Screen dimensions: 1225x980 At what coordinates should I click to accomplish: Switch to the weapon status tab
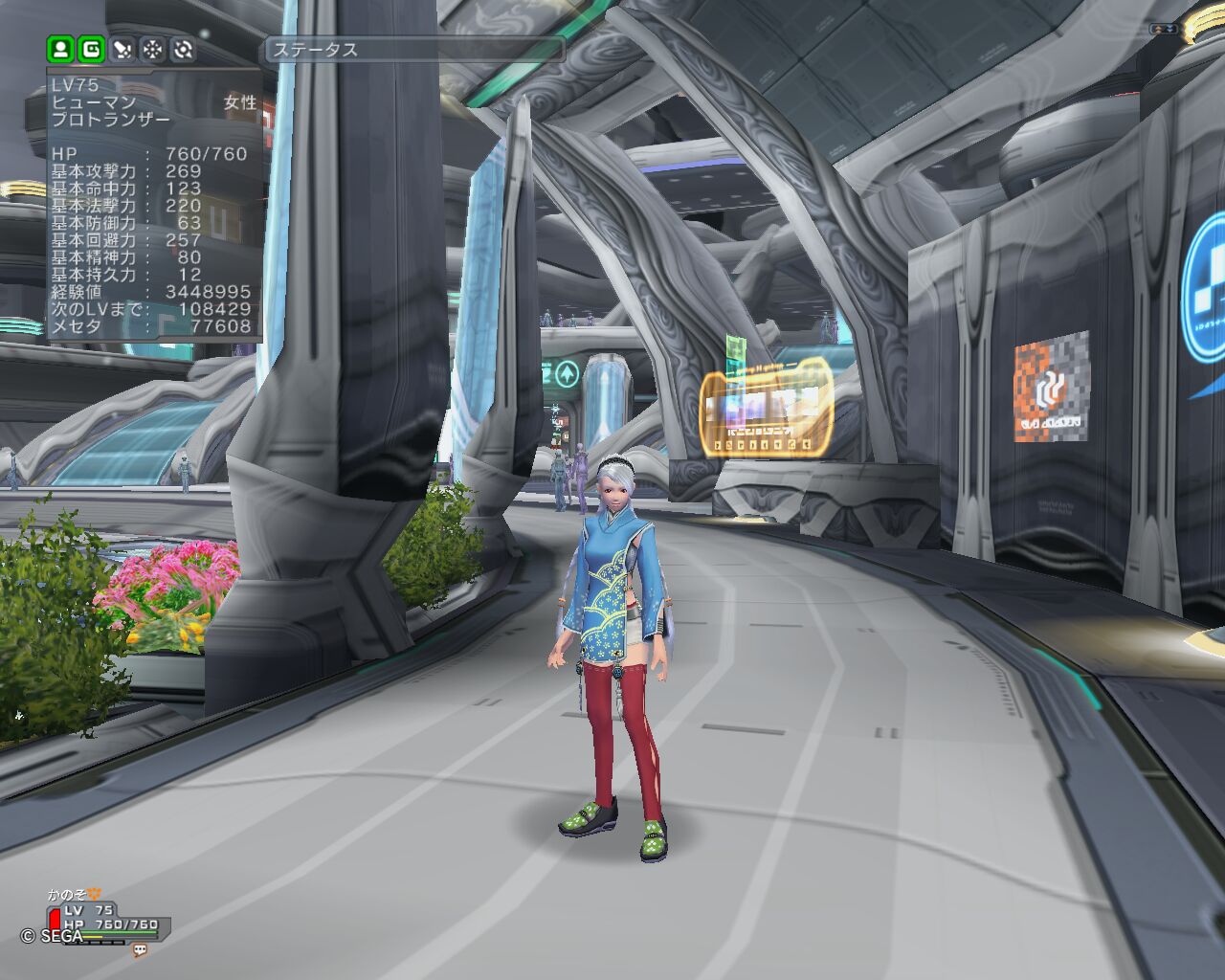click(122, 49)
